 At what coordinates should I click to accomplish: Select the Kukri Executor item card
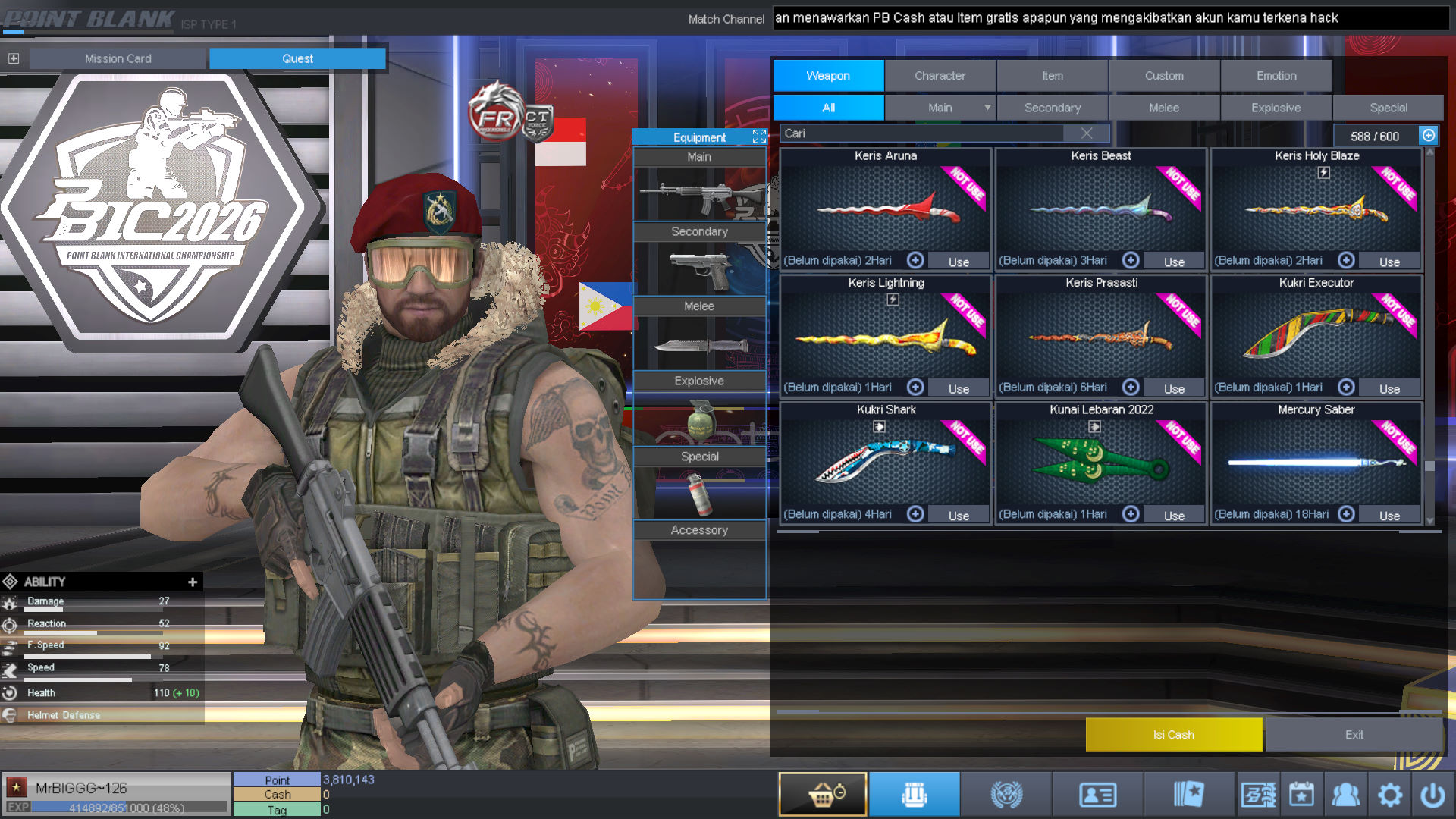(x=1316, y=334)
